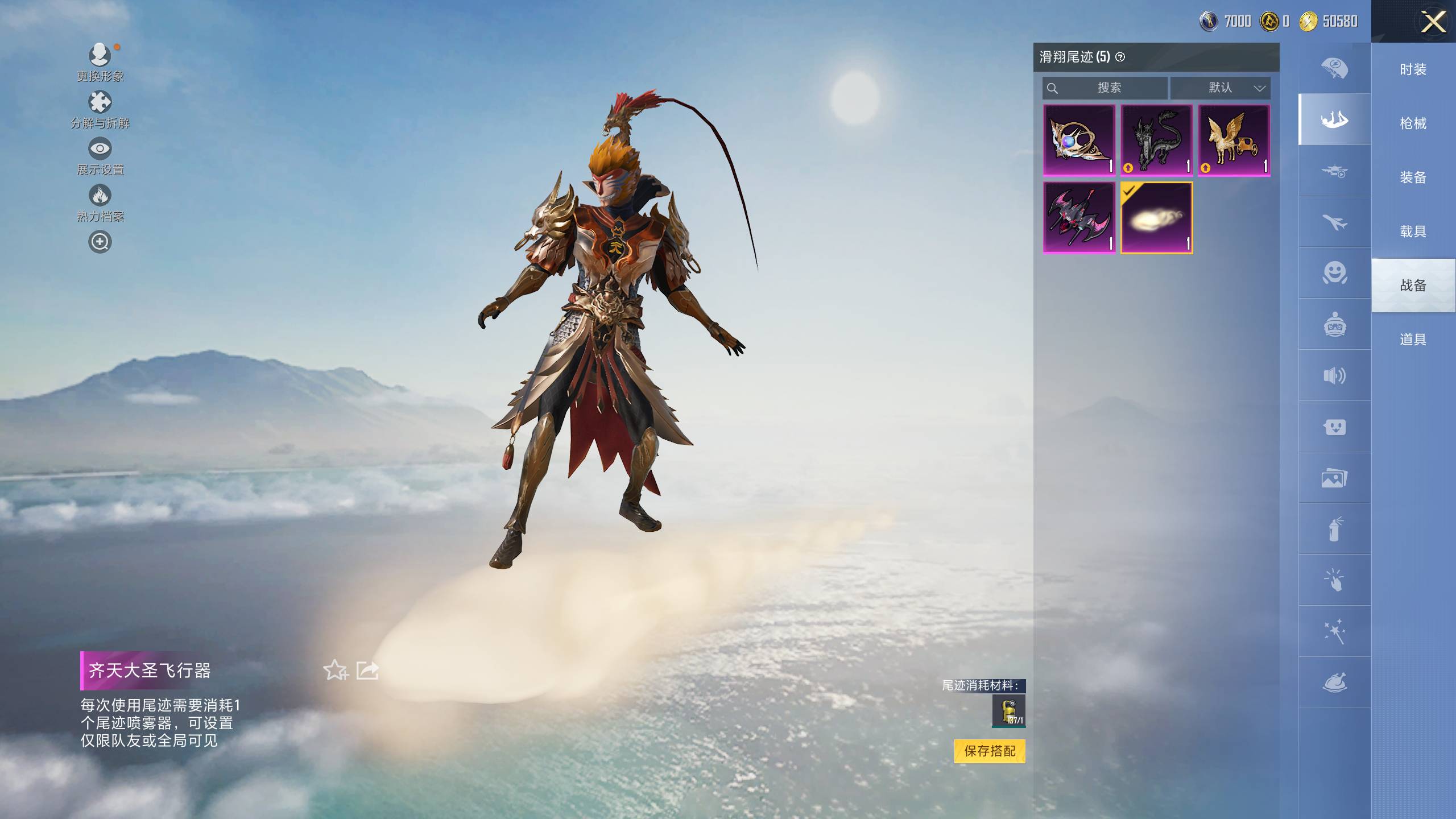Image resolution: width=1456 pixels, height=819 pixels.
Task: Open 热力档案 flame icon
Action: coord(100,196)
